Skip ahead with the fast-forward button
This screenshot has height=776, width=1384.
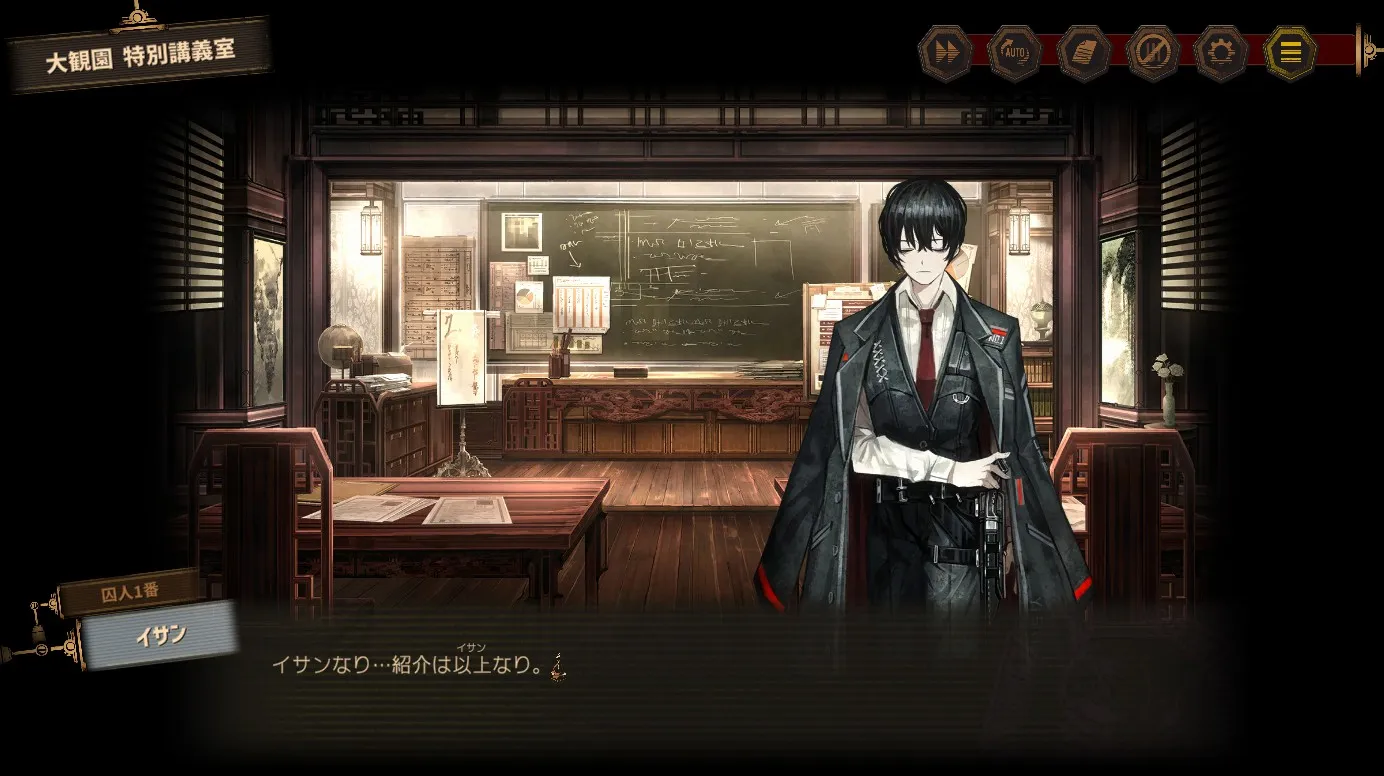coord(944,52)
